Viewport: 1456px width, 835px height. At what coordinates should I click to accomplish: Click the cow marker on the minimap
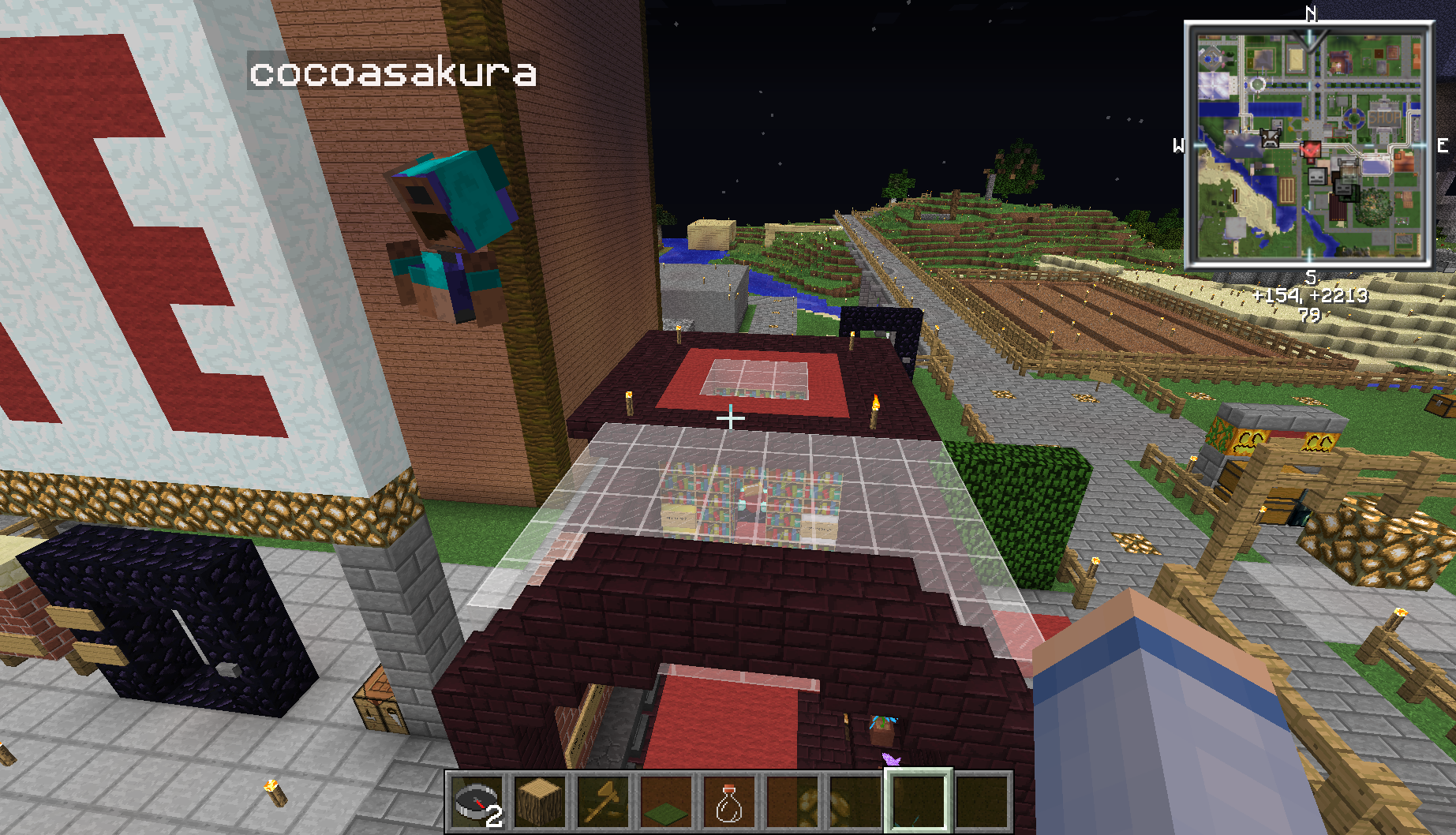[x=1270, y=138]
